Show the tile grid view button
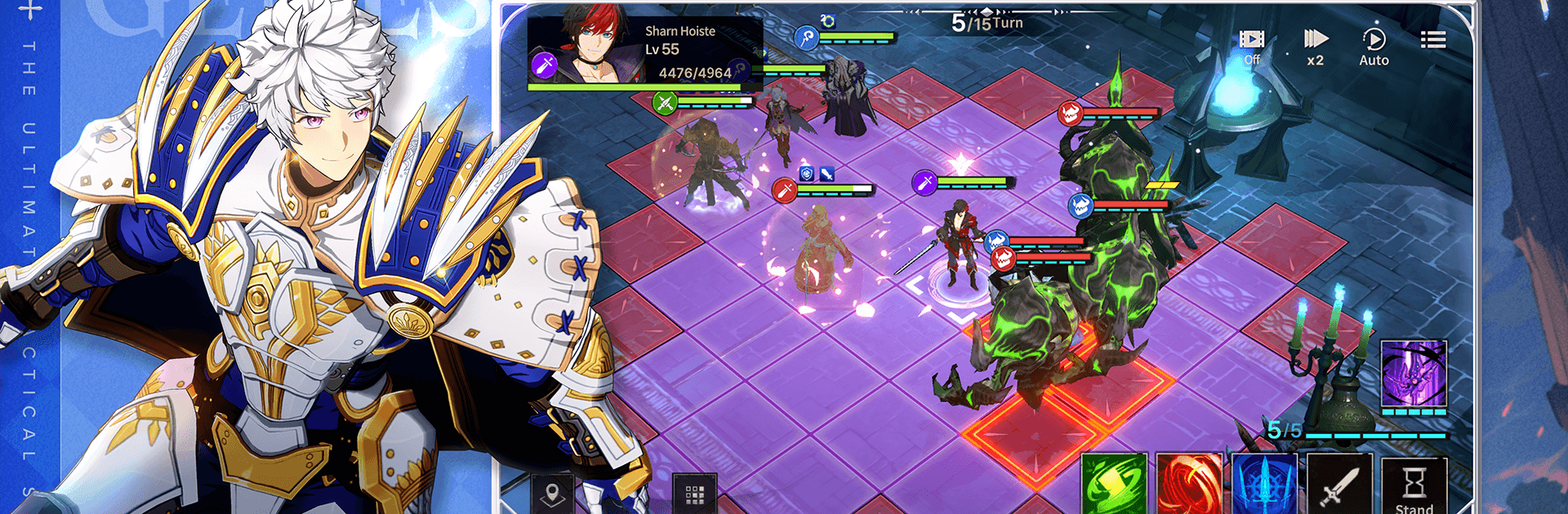The width and height of the screenshot is (1568, 514). coord(695,494)
